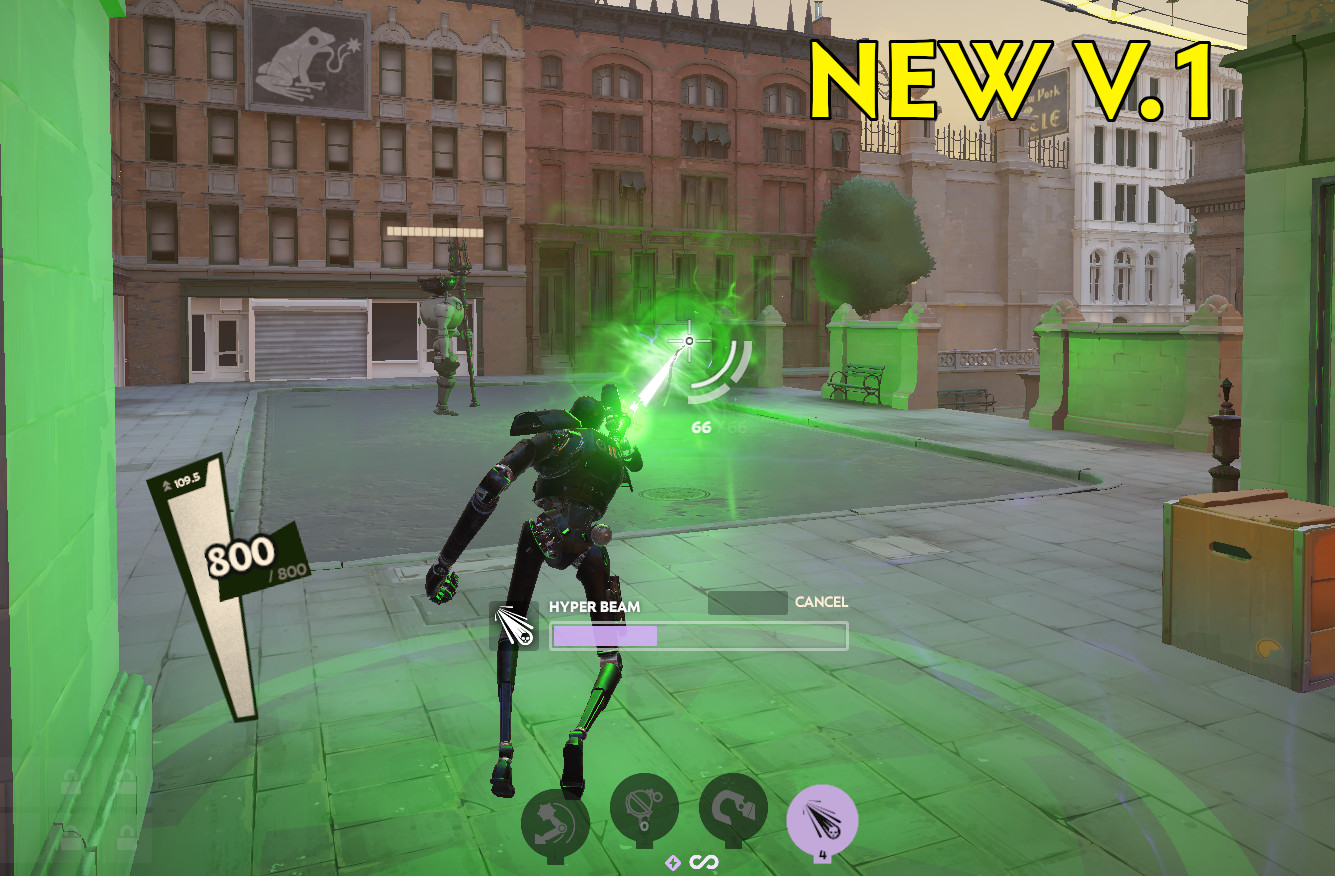
Task: Click the lightning energy icon near the infinity symbol
Action: (673, 862)
